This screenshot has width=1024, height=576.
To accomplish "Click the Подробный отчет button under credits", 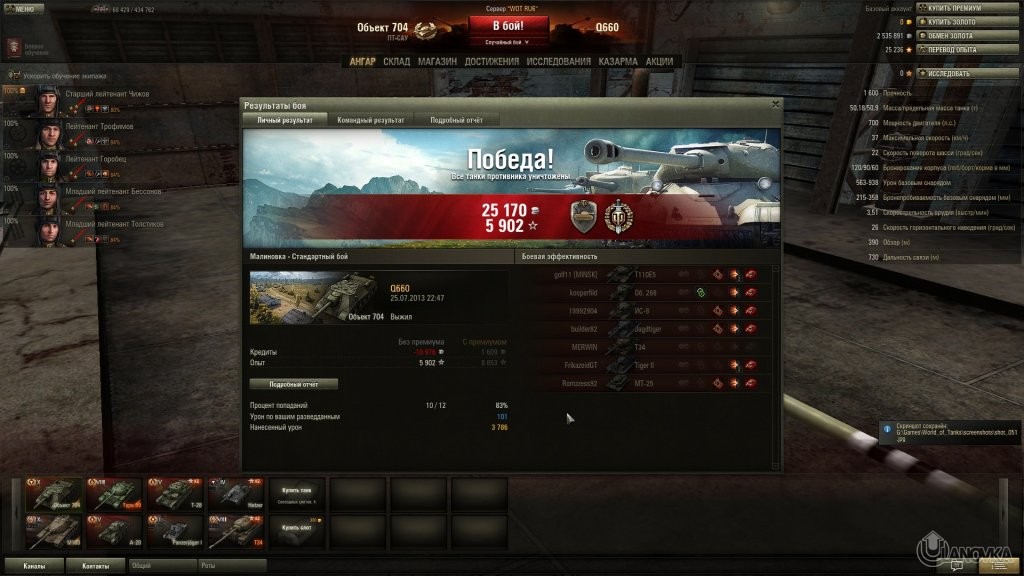I will pos(293,383).
